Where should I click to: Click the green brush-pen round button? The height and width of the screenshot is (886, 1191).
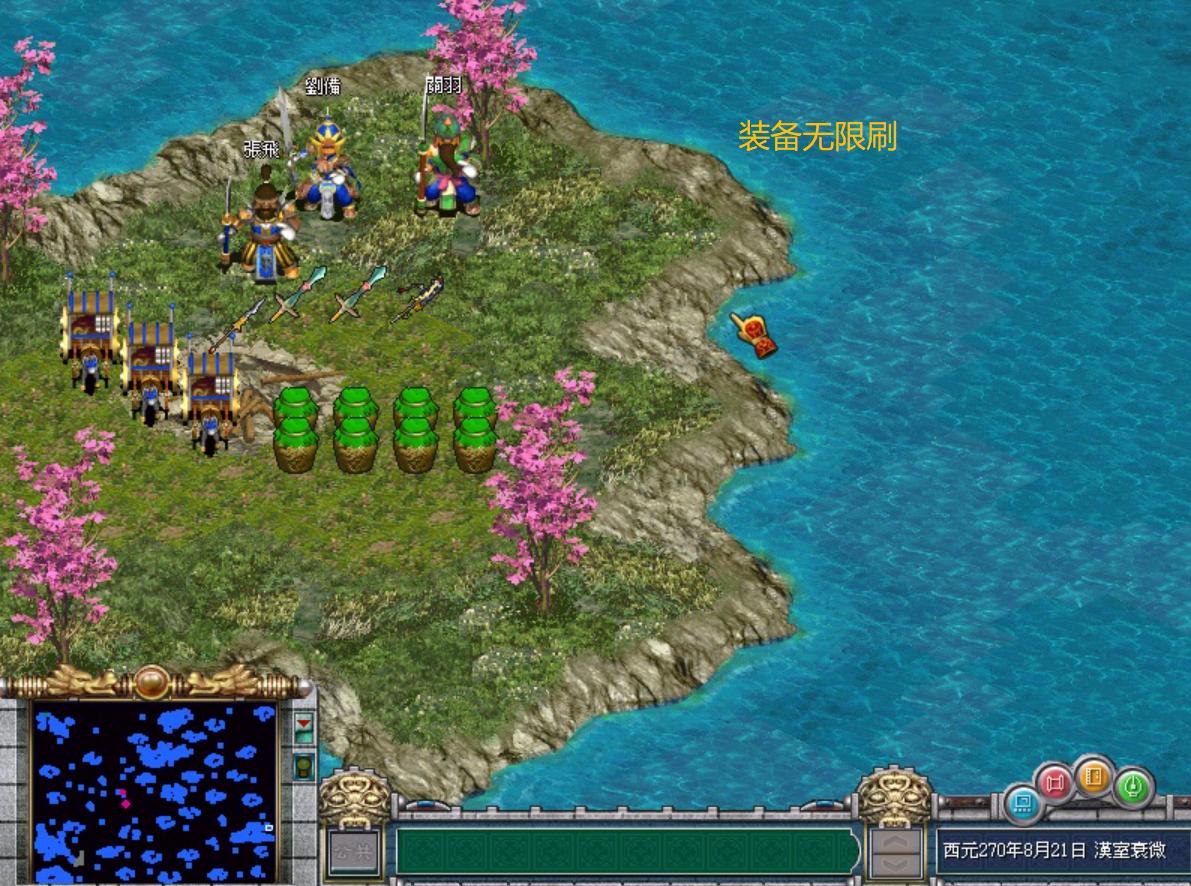click(x=1134, y=787)
